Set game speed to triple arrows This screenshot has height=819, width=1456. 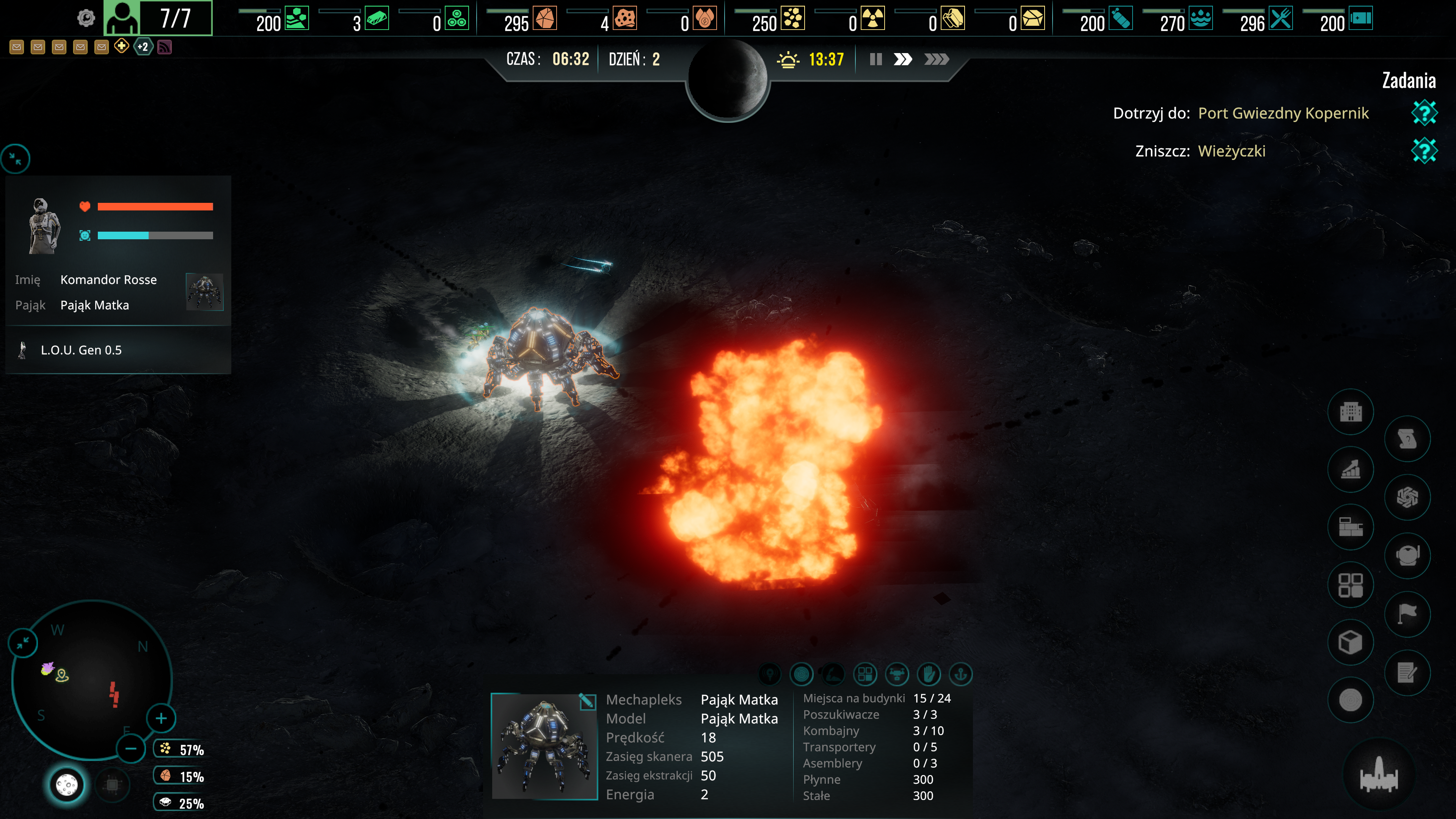pos(936,60)
